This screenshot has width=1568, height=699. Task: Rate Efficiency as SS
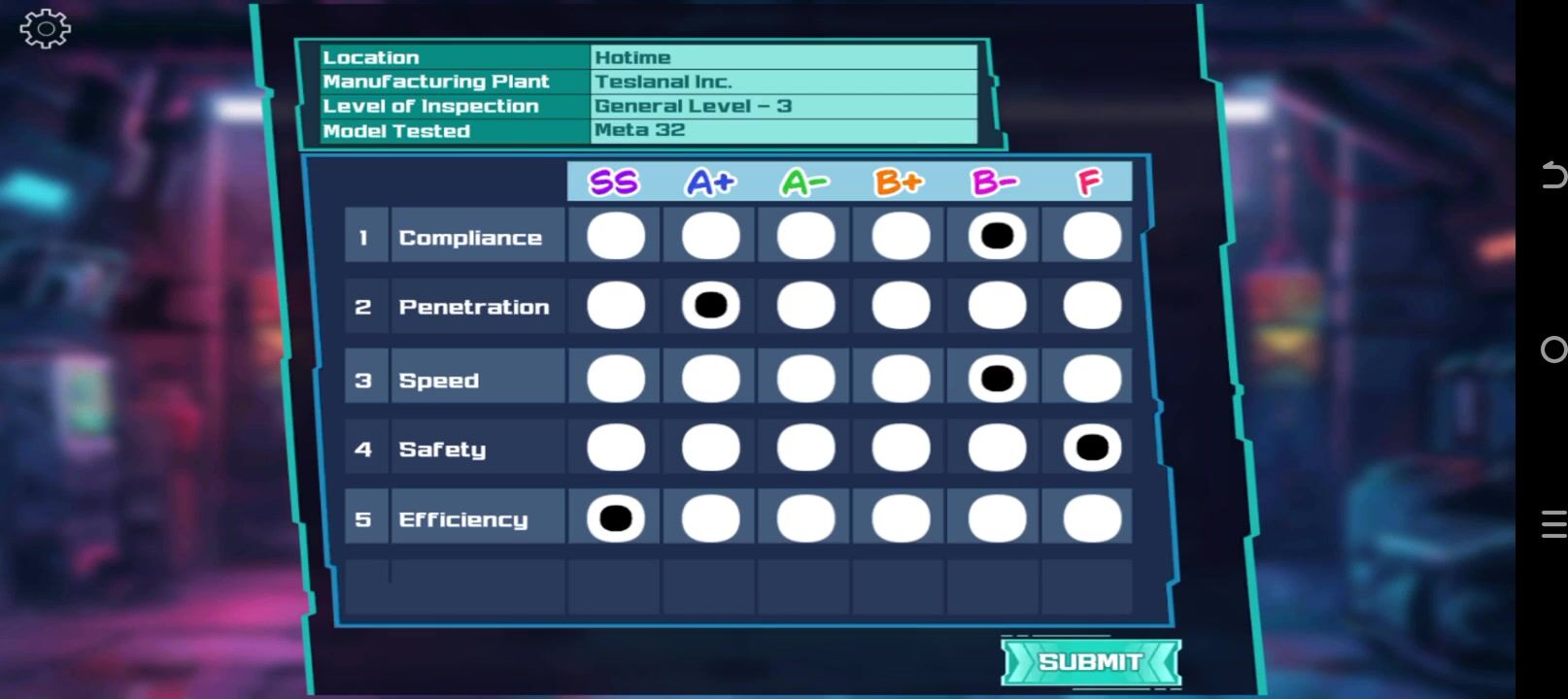[616, 518]
